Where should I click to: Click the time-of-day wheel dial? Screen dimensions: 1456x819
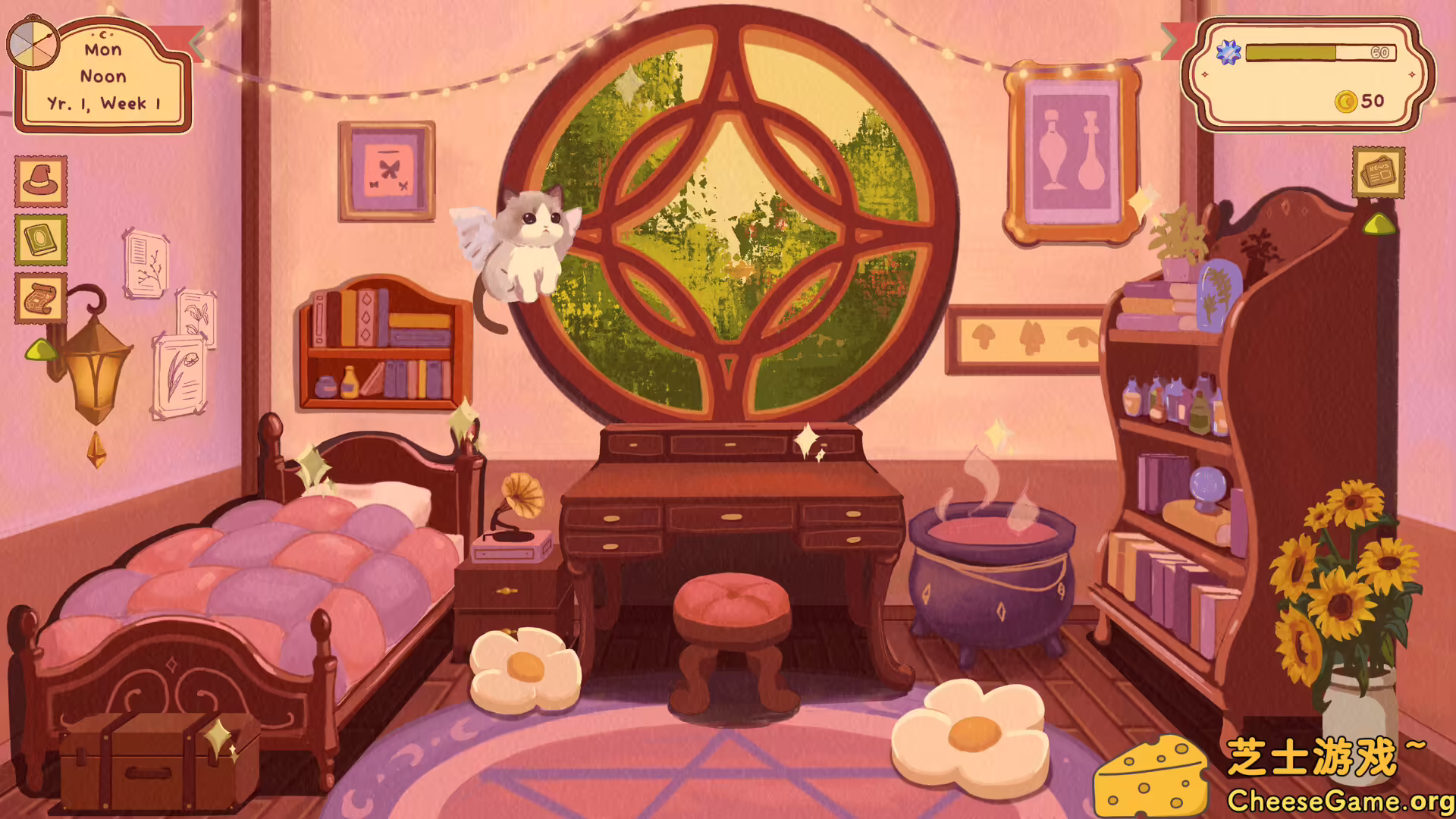coord(32,45)
